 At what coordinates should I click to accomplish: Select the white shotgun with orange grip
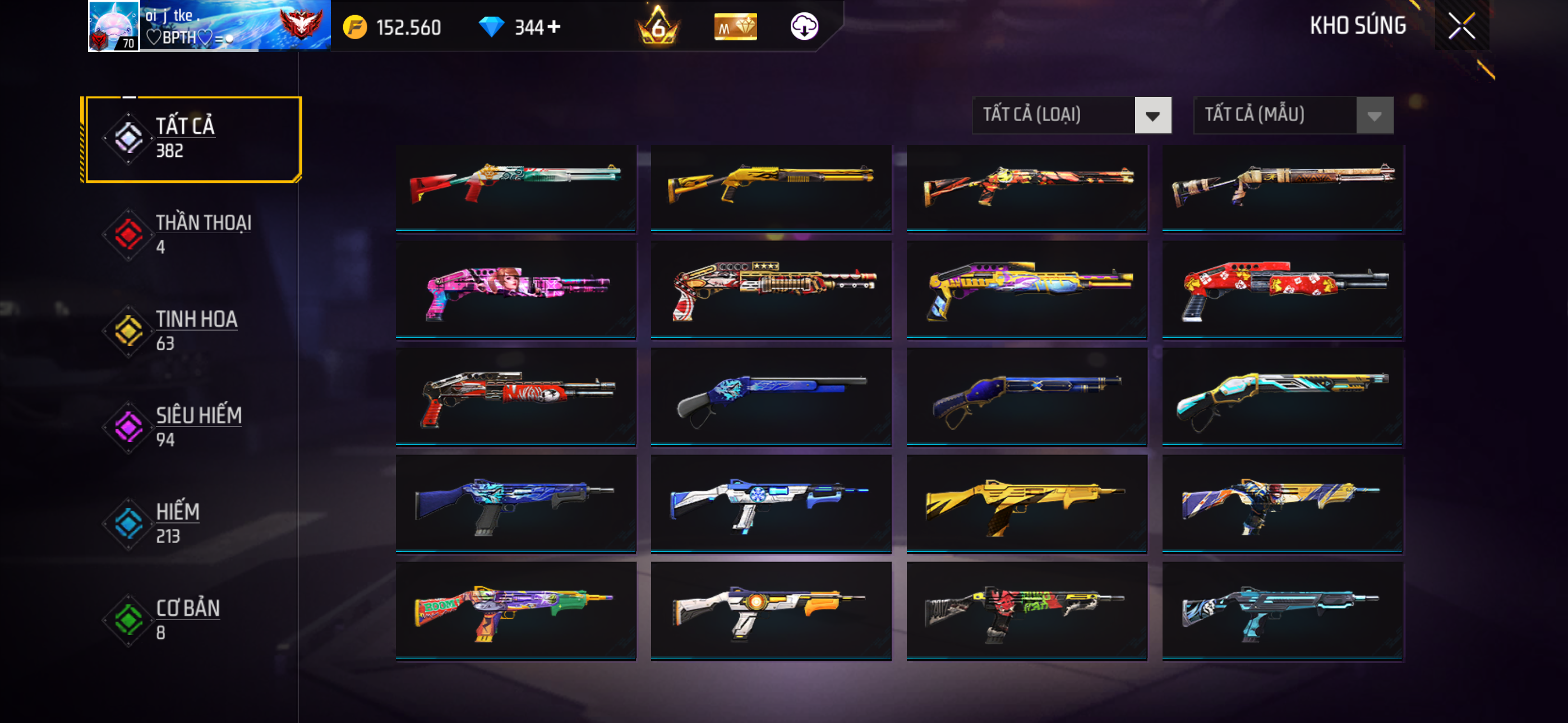point(771,610)
